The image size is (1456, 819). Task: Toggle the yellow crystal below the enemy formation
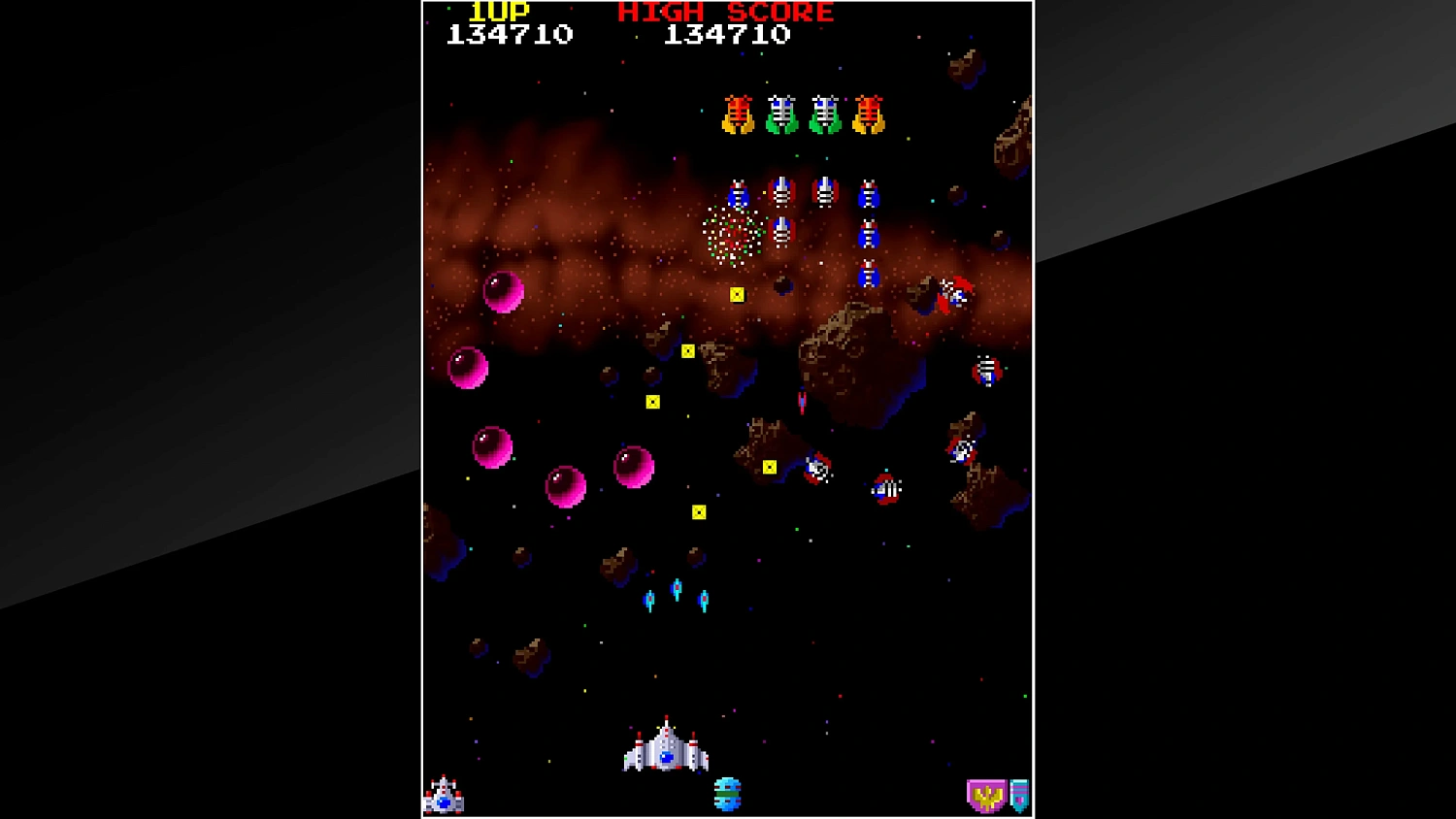coord(737,293)
